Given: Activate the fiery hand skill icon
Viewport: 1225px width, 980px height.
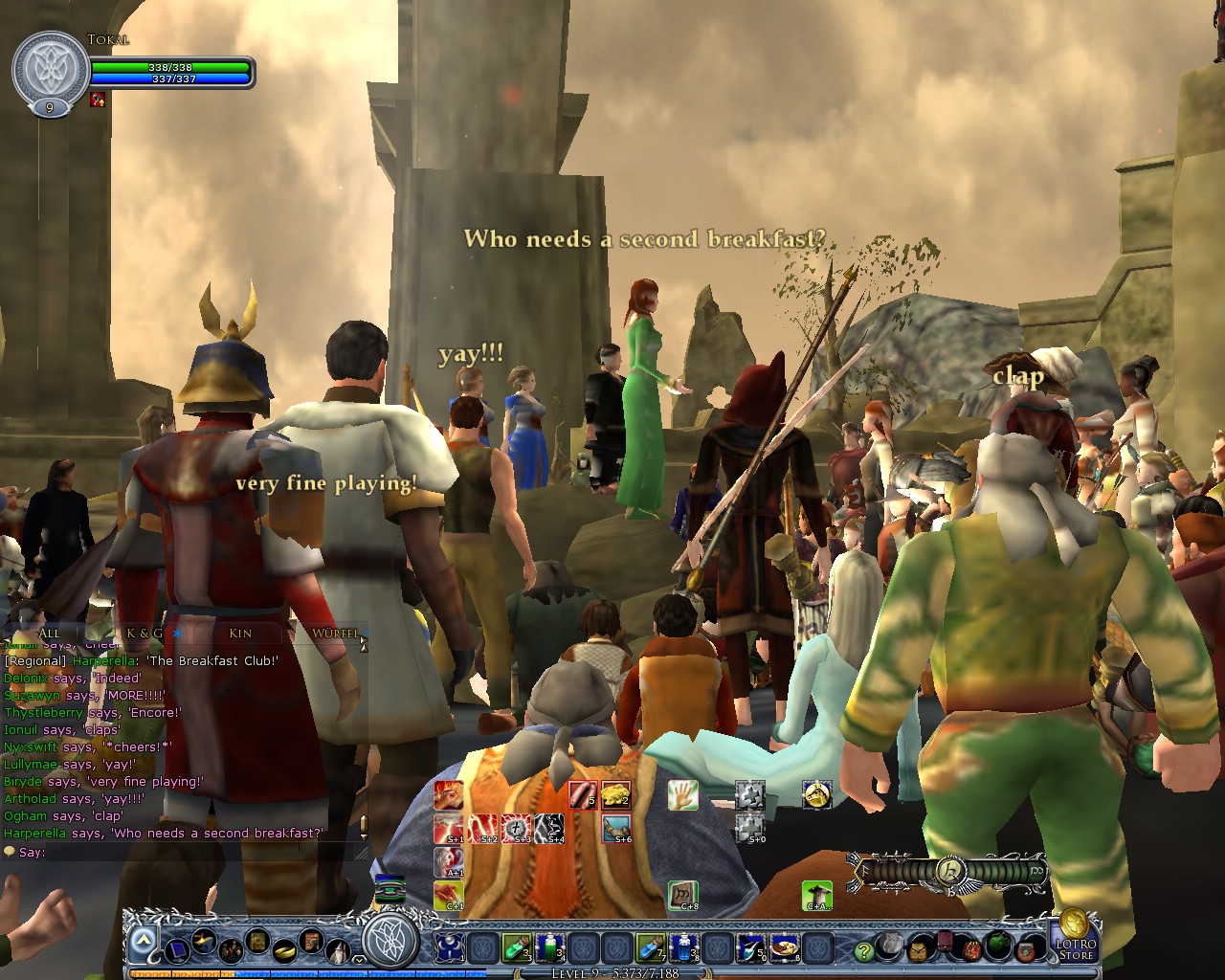Looking at the screenshot, I should tap(449, 795).
